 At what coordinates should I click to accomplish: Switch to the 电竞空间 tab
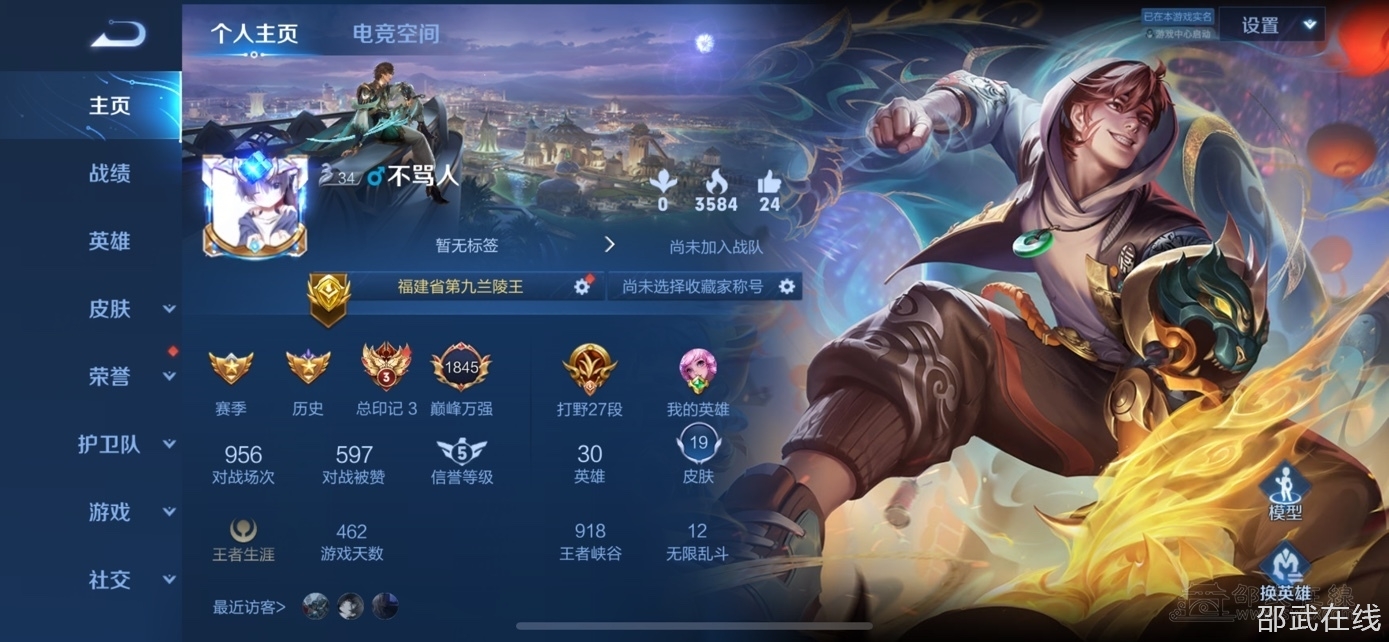coord(395,34)
